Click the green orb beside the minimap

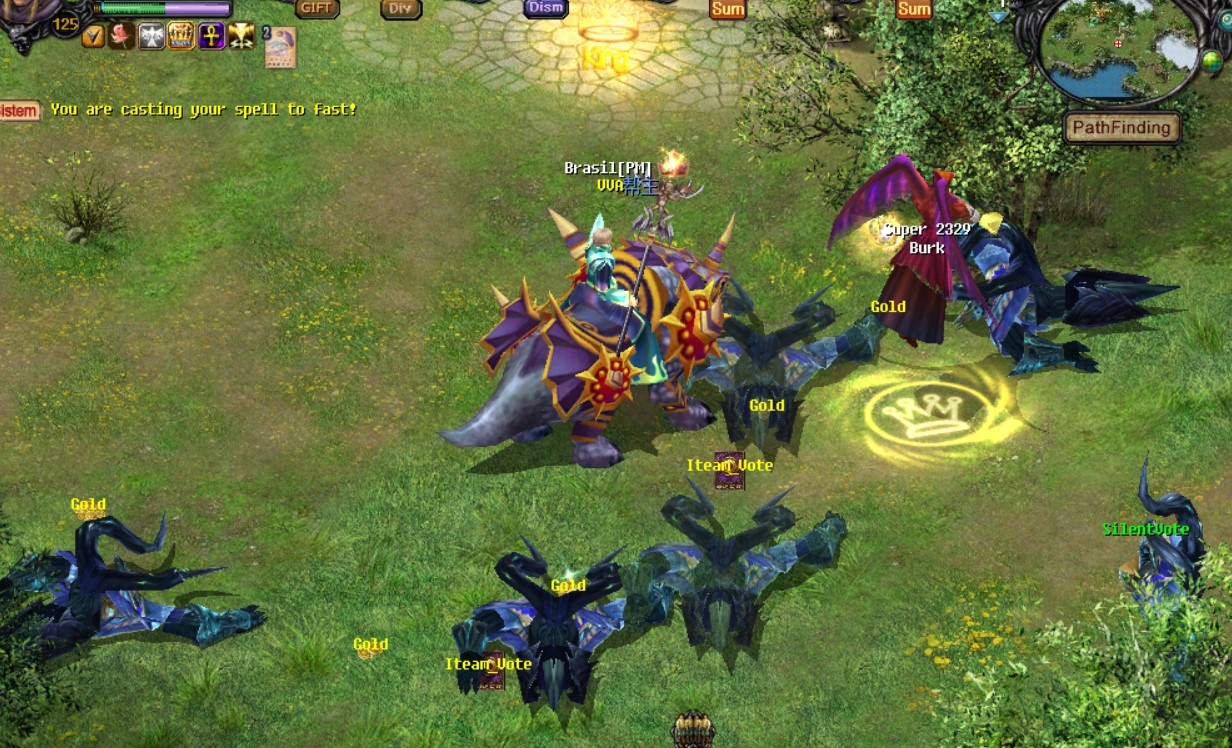coord(1211,61)
